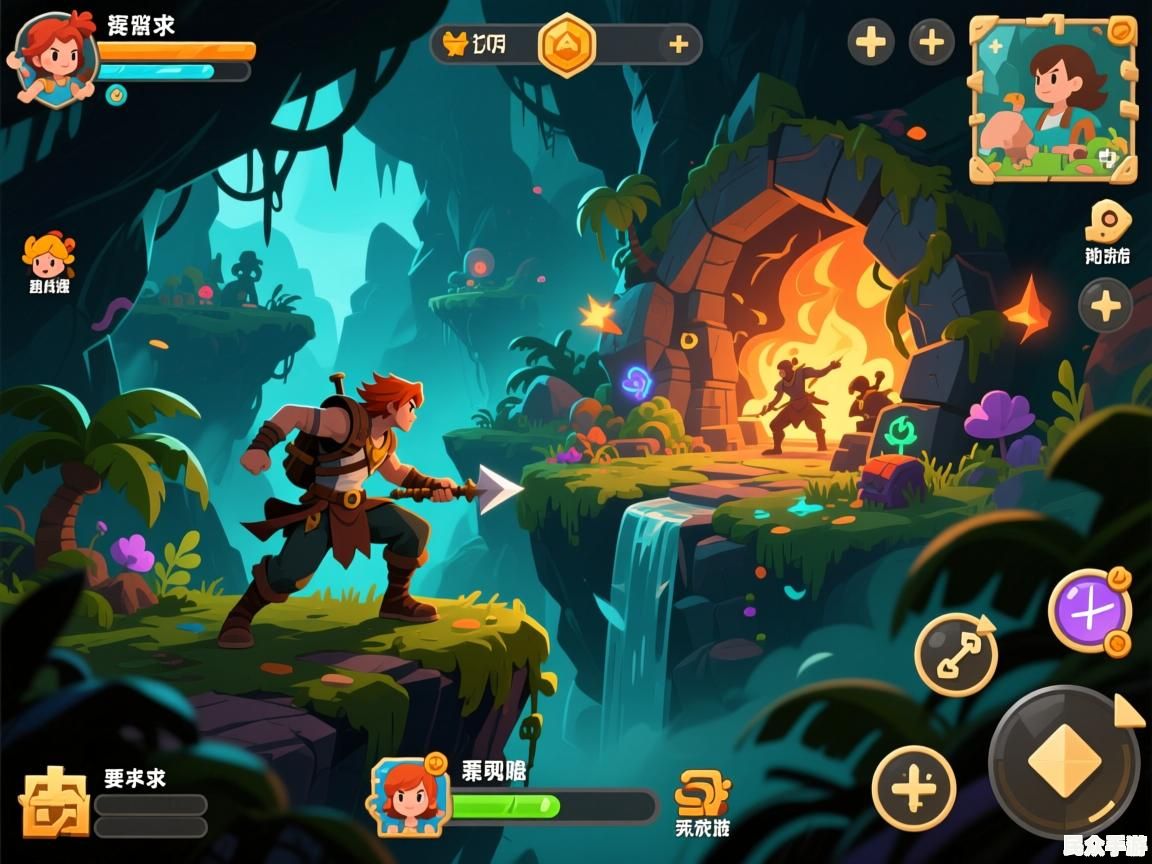
Task: Open the framed brown-haired woman portrait card
Action: point(1053,99)
